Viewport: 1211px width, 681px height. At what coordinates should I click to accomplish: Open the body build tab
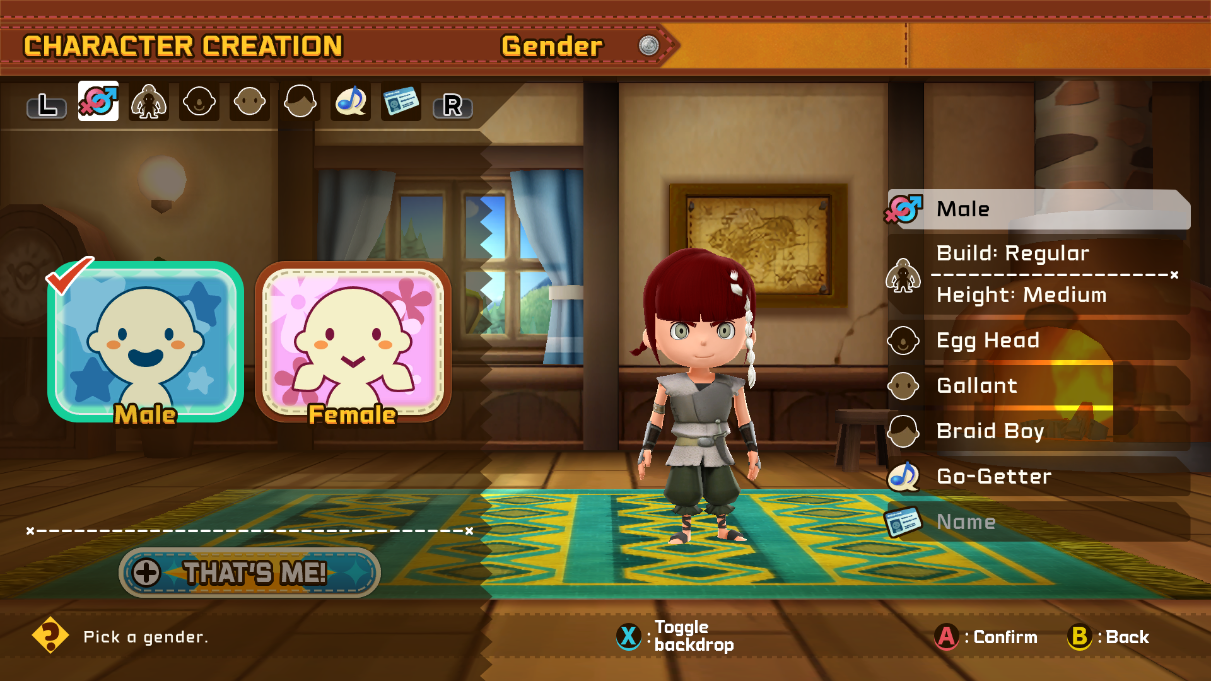click(149, 102)
